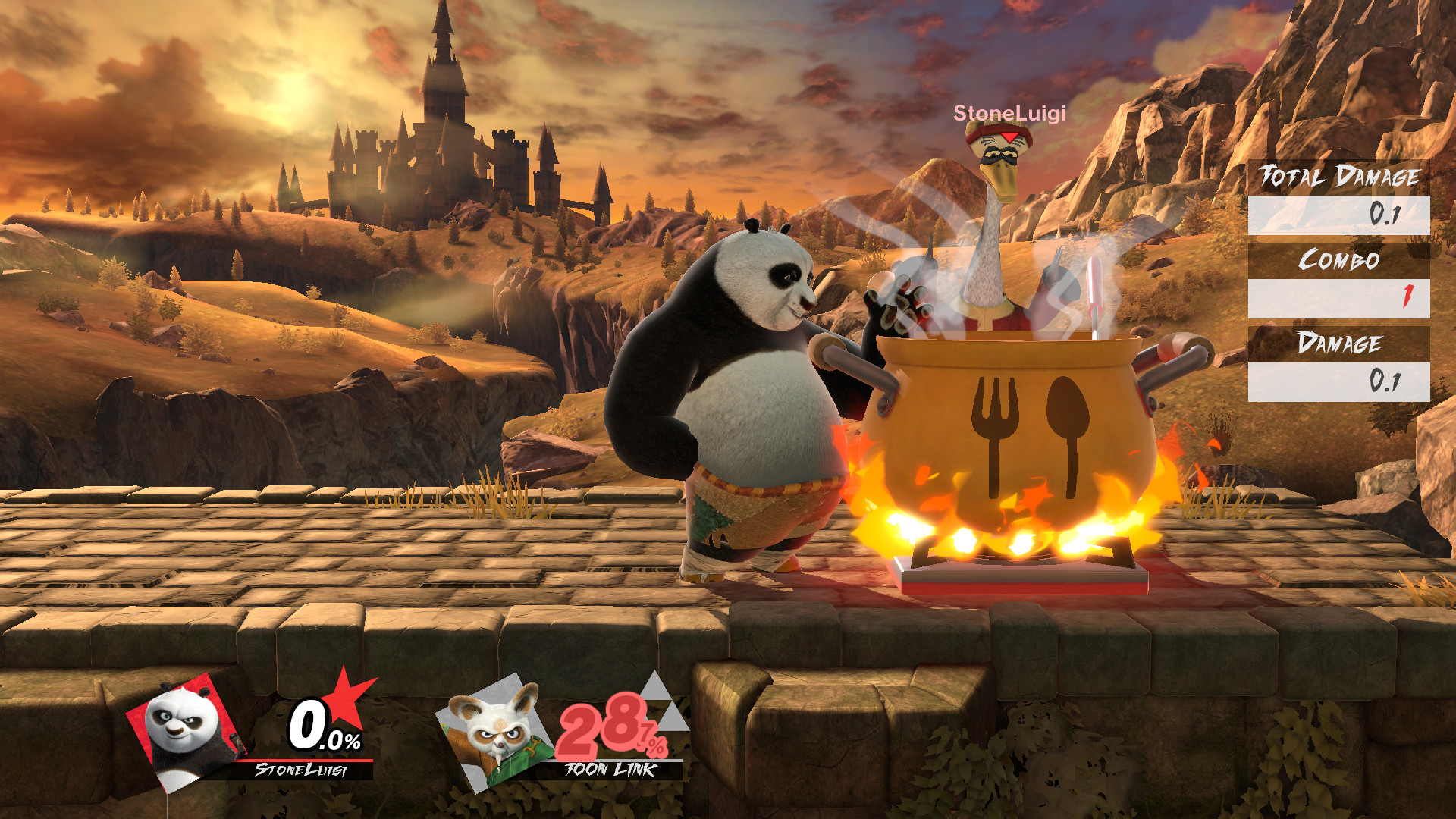This screenshot has height=819, width=1456.
Task: Toggle the Damage readout panel
Action: coord(1339,344)
